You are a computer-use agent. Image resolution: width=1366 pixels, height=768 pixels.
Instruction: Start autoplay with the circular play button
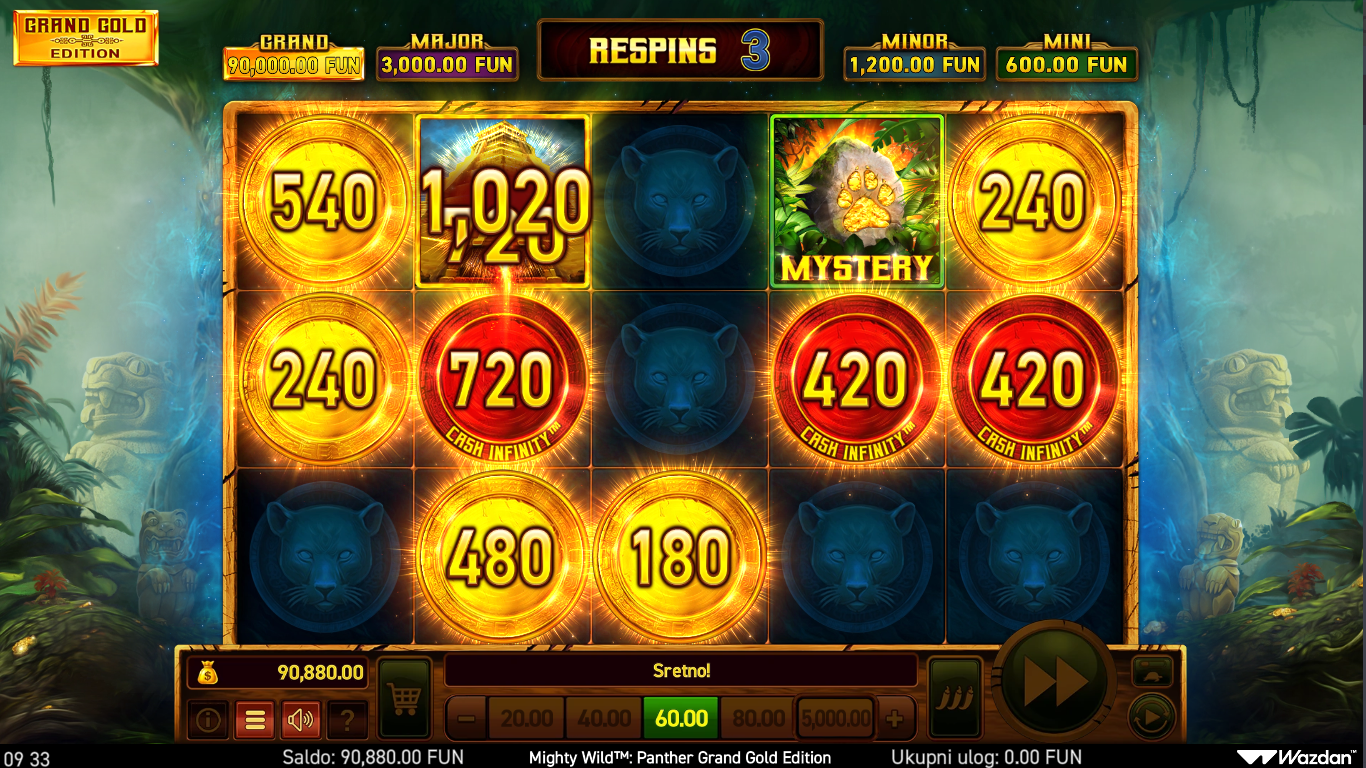pos(1151,718)
